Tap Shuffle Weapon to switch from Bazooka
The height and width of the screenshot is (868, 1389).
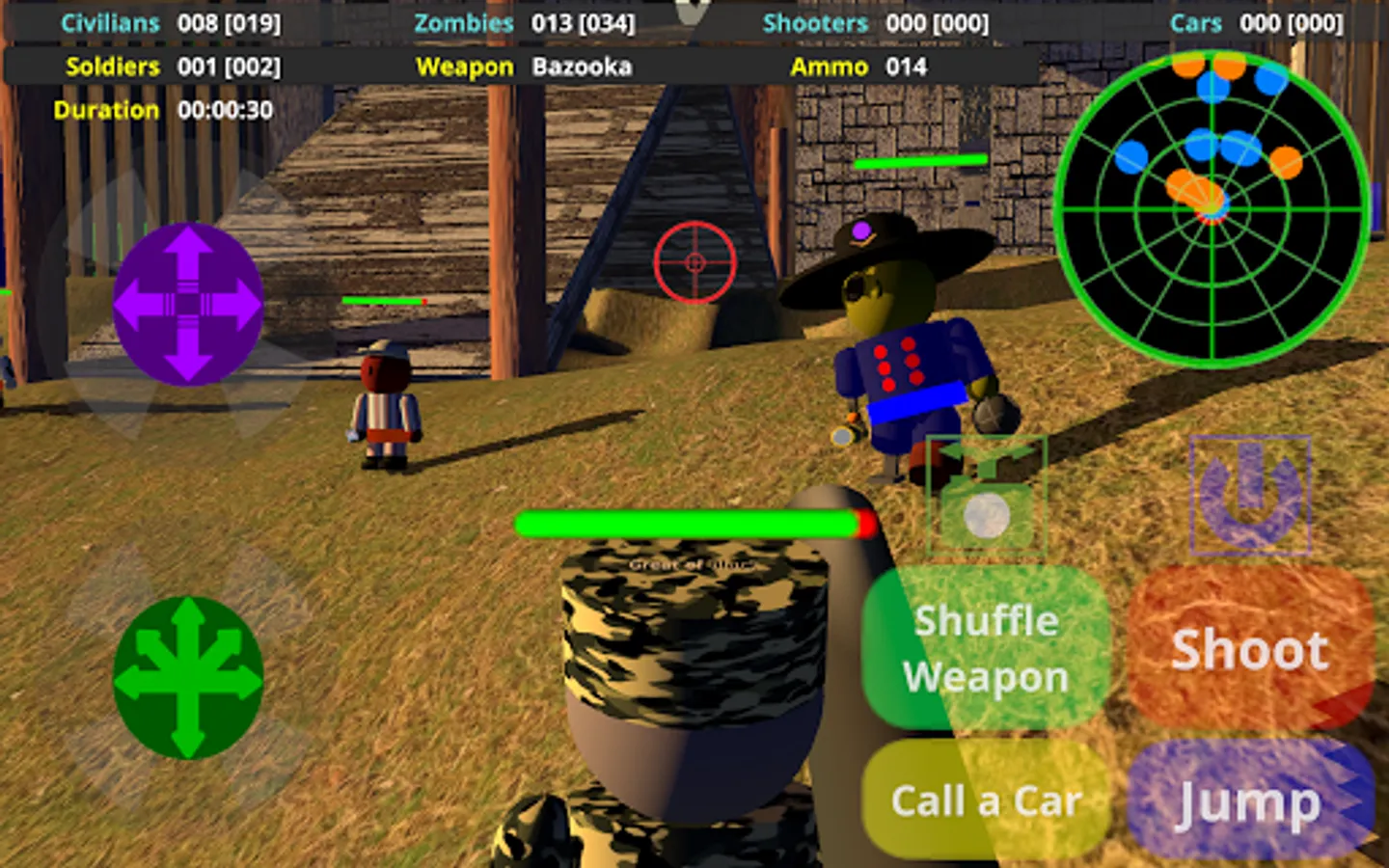pyautogui.click(x=986, y=648)
